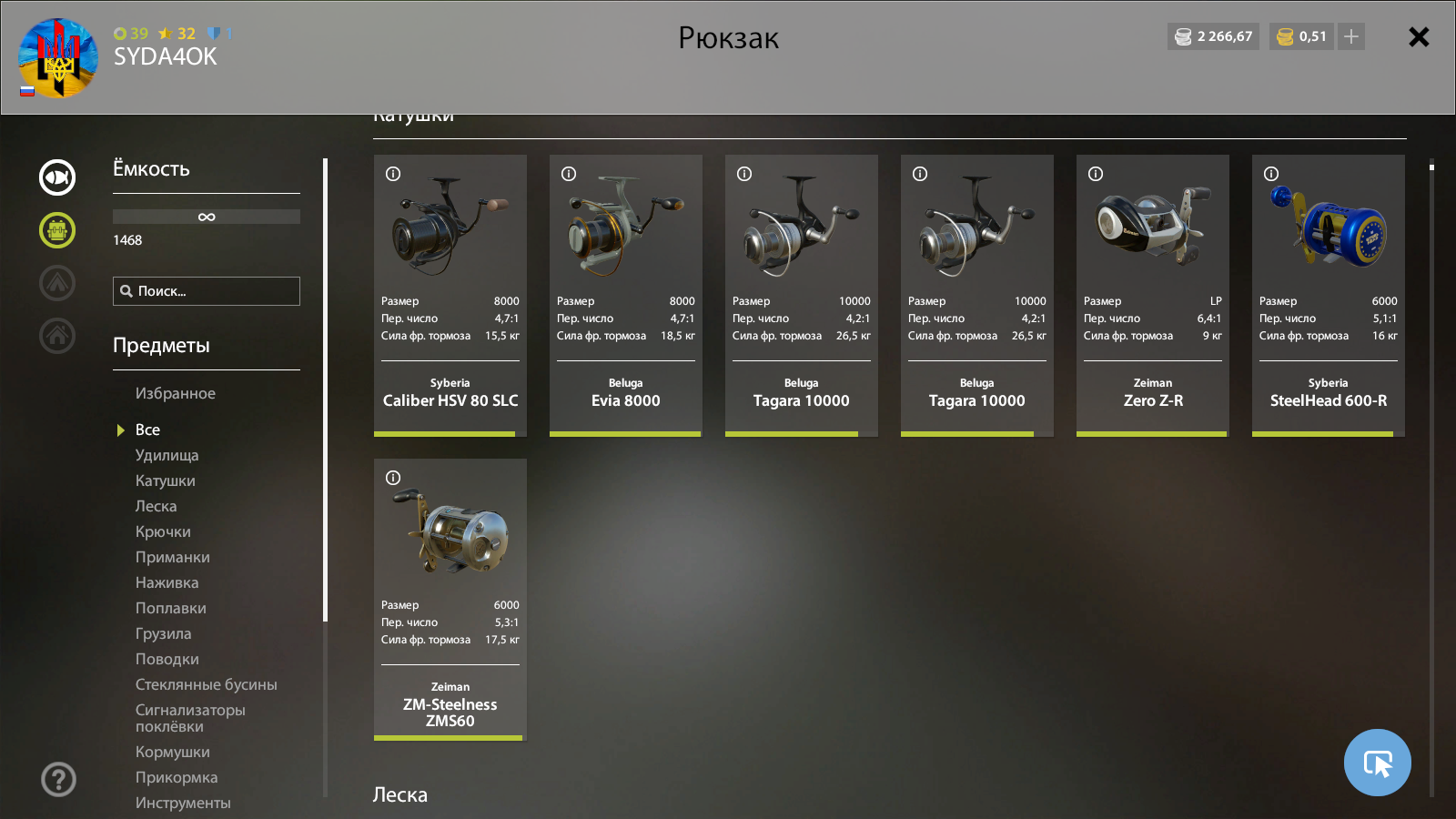Activate the blue cursor selection button
The image size is (1456, 819).
[1377, 763]
